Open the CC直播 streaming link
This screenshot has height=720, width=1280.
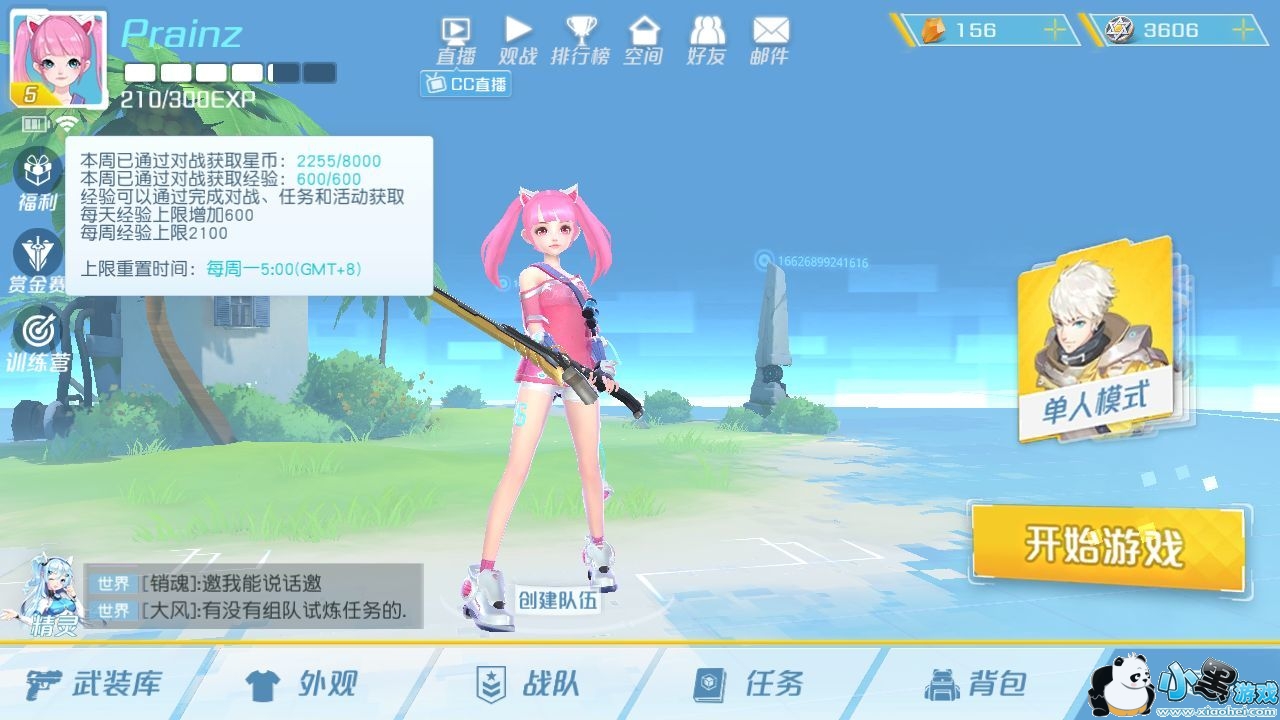(465, 85)
